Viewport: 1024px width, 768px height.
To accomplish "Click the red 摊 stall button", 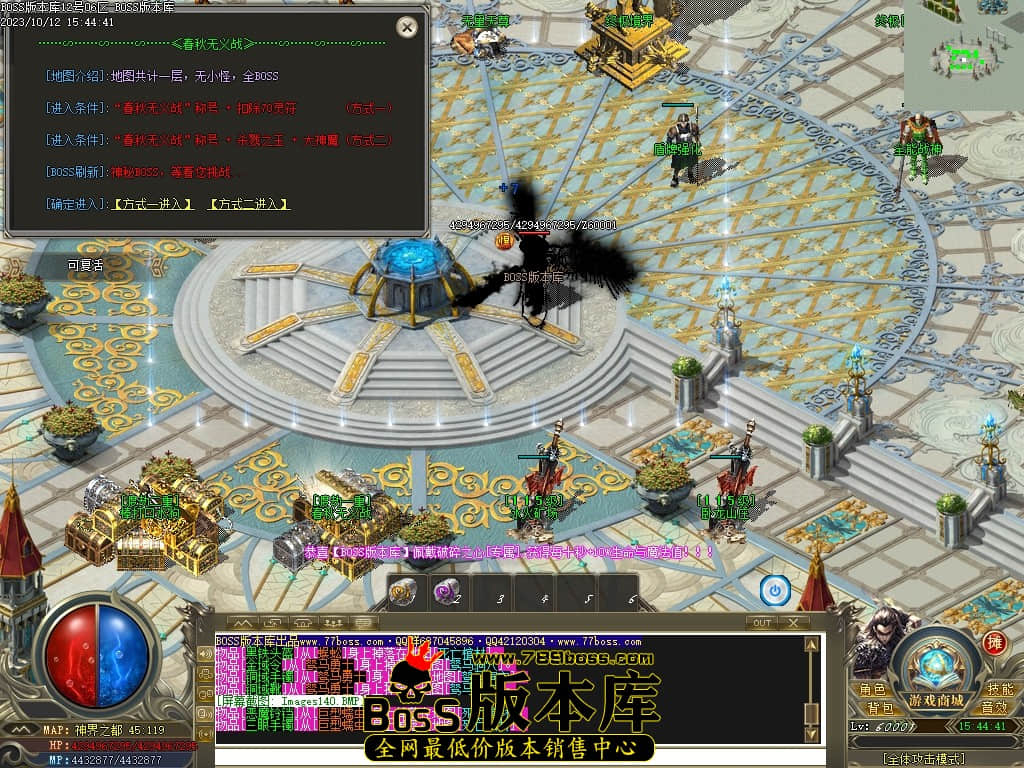I will click(x=994, y=642).
